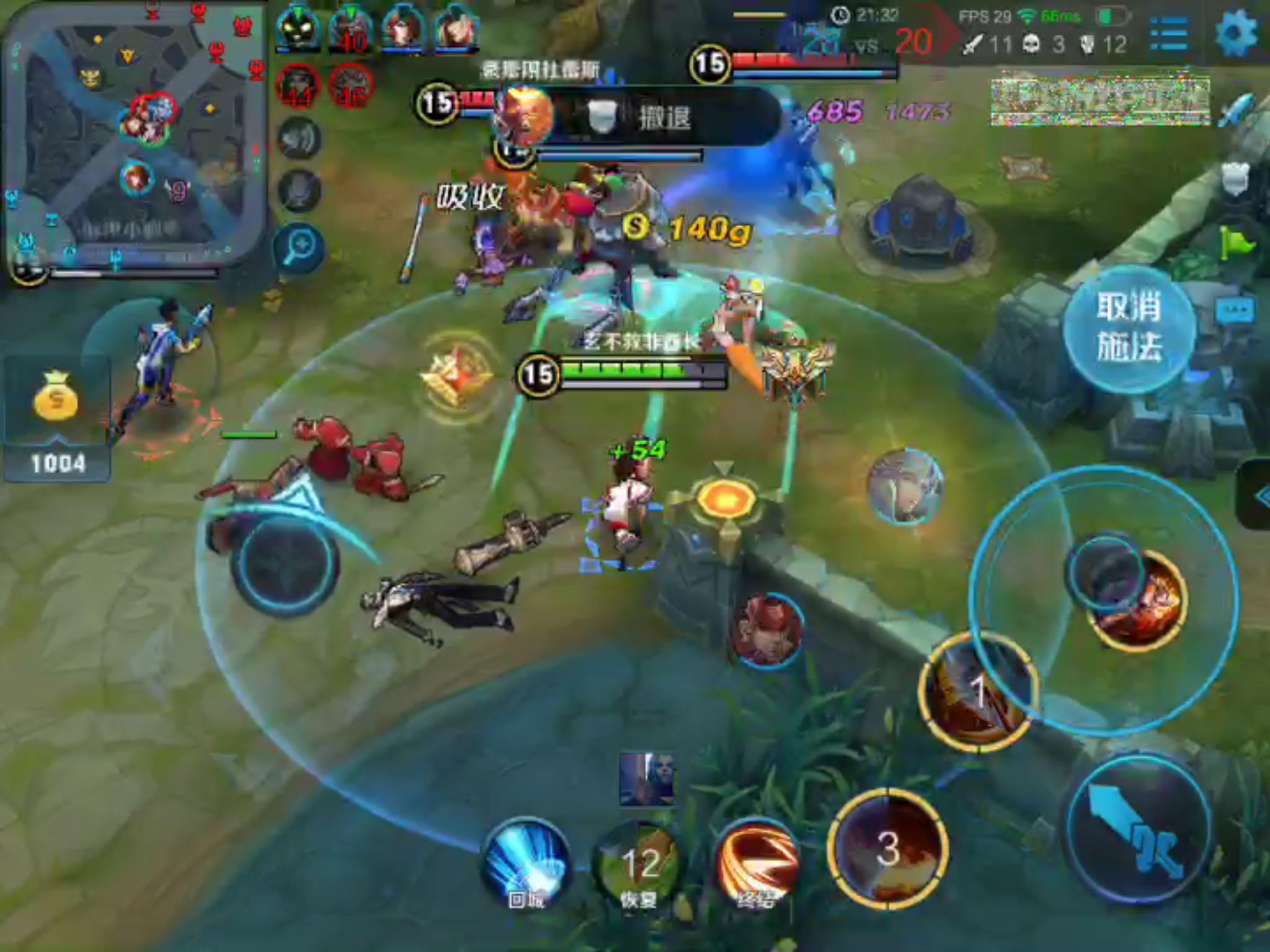Target the white-haired enemy hero portrait
This screenshot has height=952, width=1270.
905,487
